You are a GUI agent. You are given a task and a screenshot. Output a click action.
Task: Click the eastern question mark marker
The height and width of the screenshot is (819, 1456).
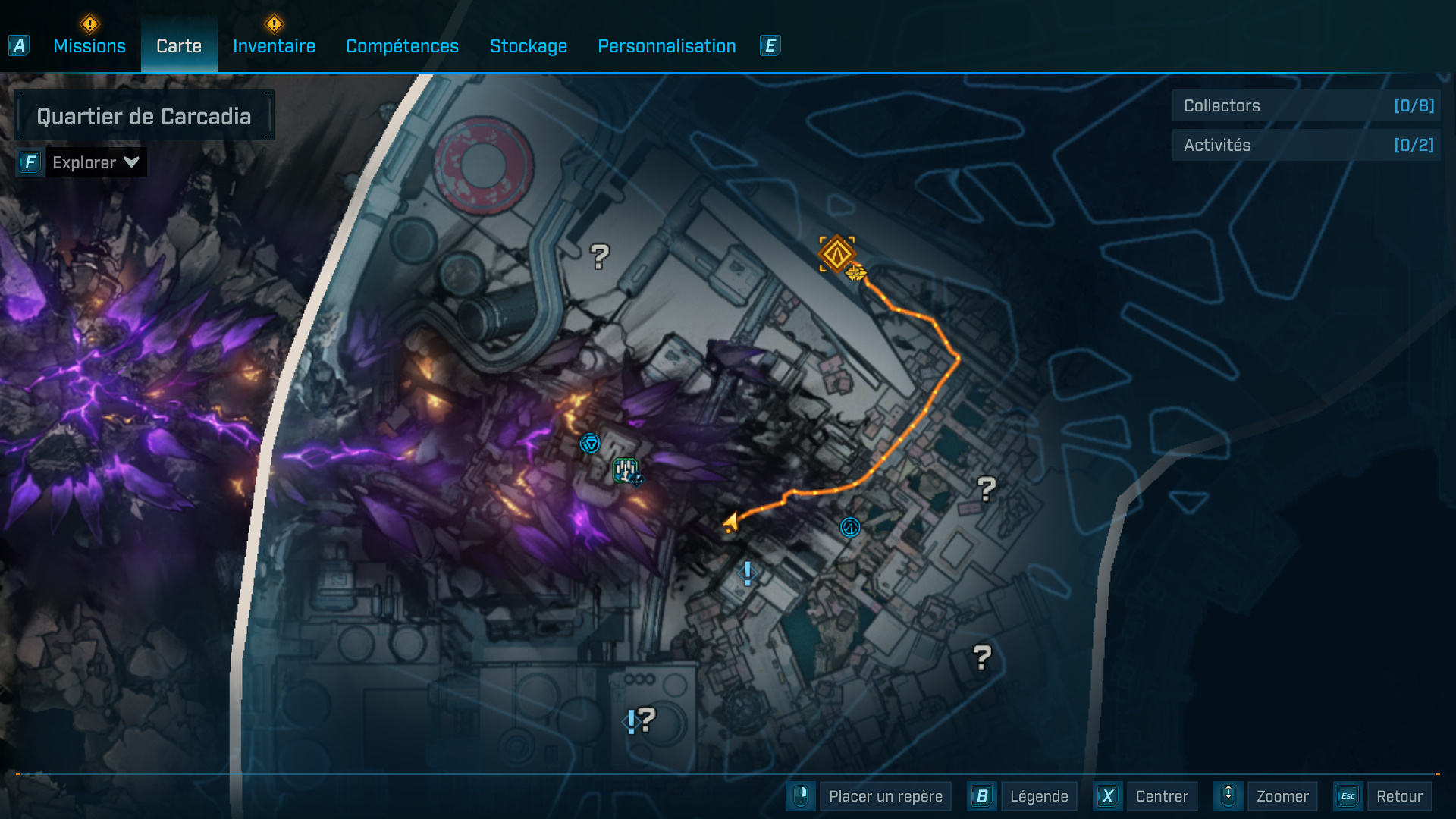986,488
